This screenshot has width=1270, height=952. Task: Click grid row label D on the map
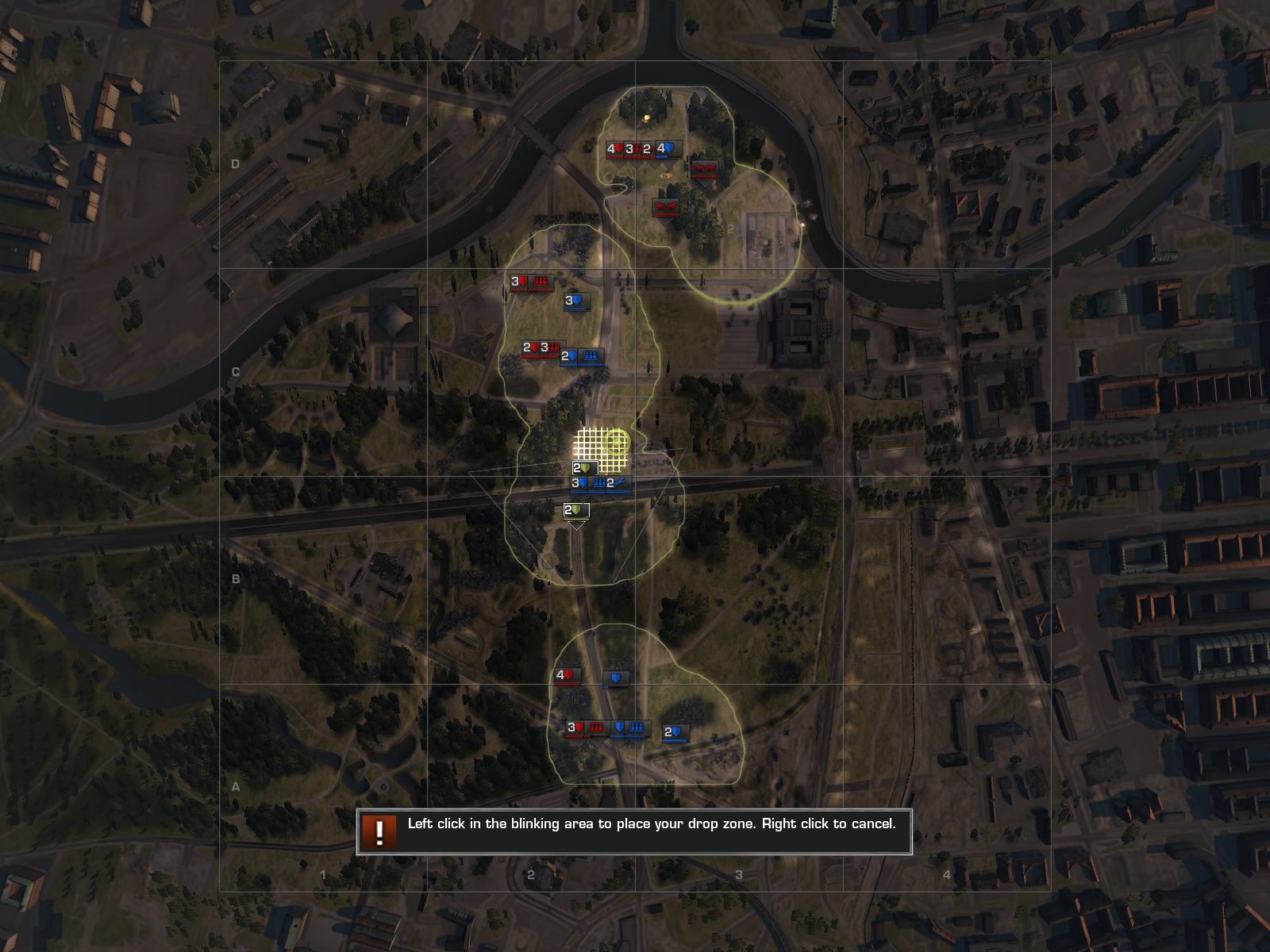point(236,164)
